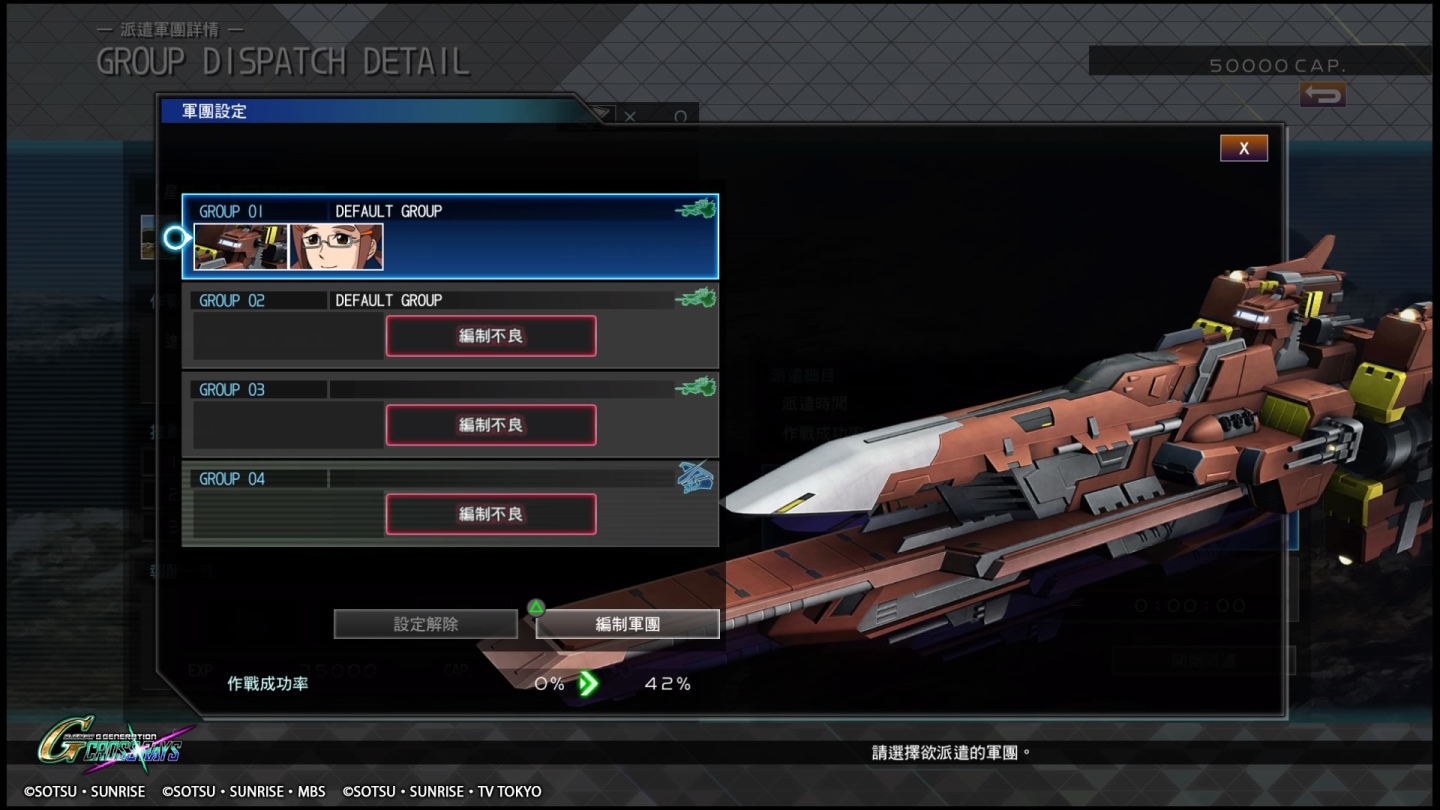The width and height of the screenshot is (1440, 810).
Task: Click 編制不良 on Group 02
Action: (490, 336)
